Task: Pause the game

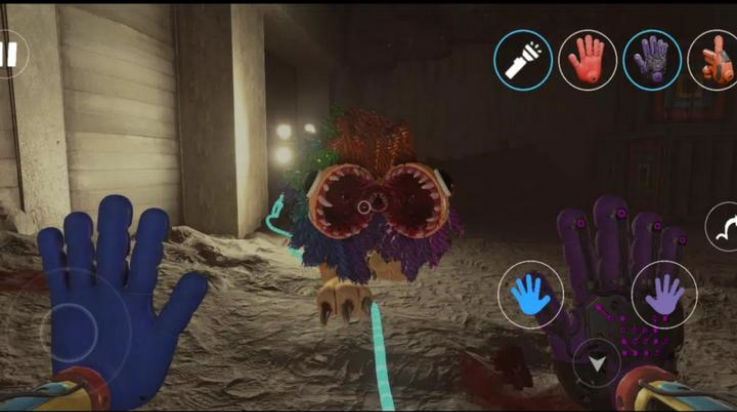Action: coord(9,53)
